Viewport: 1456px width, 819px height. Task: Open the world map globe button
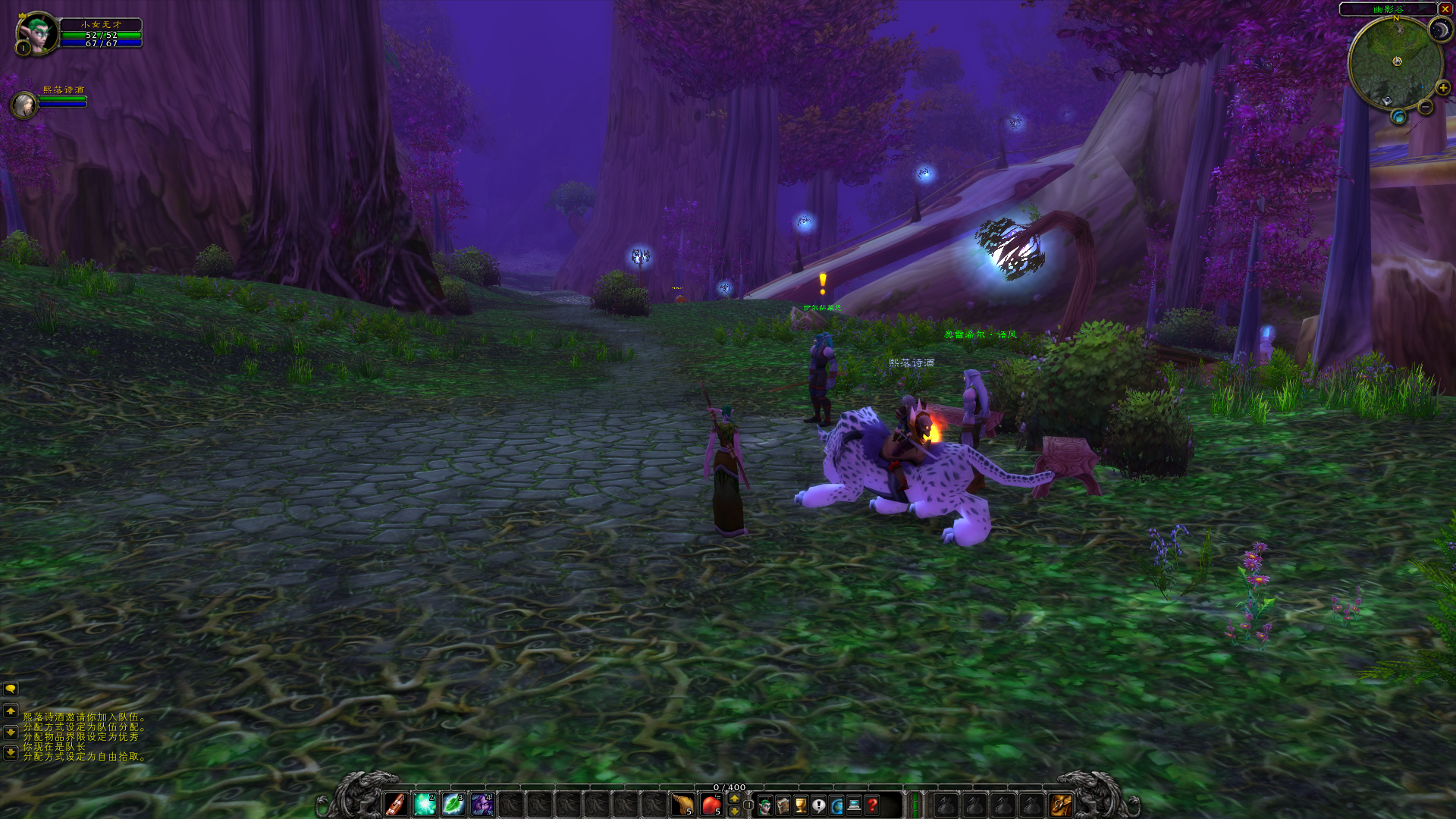836,805
